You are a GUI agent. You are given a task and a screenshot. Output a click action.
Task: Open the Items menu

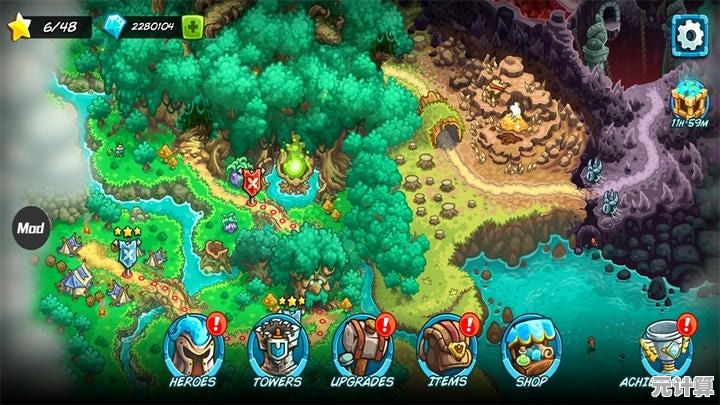446,347
